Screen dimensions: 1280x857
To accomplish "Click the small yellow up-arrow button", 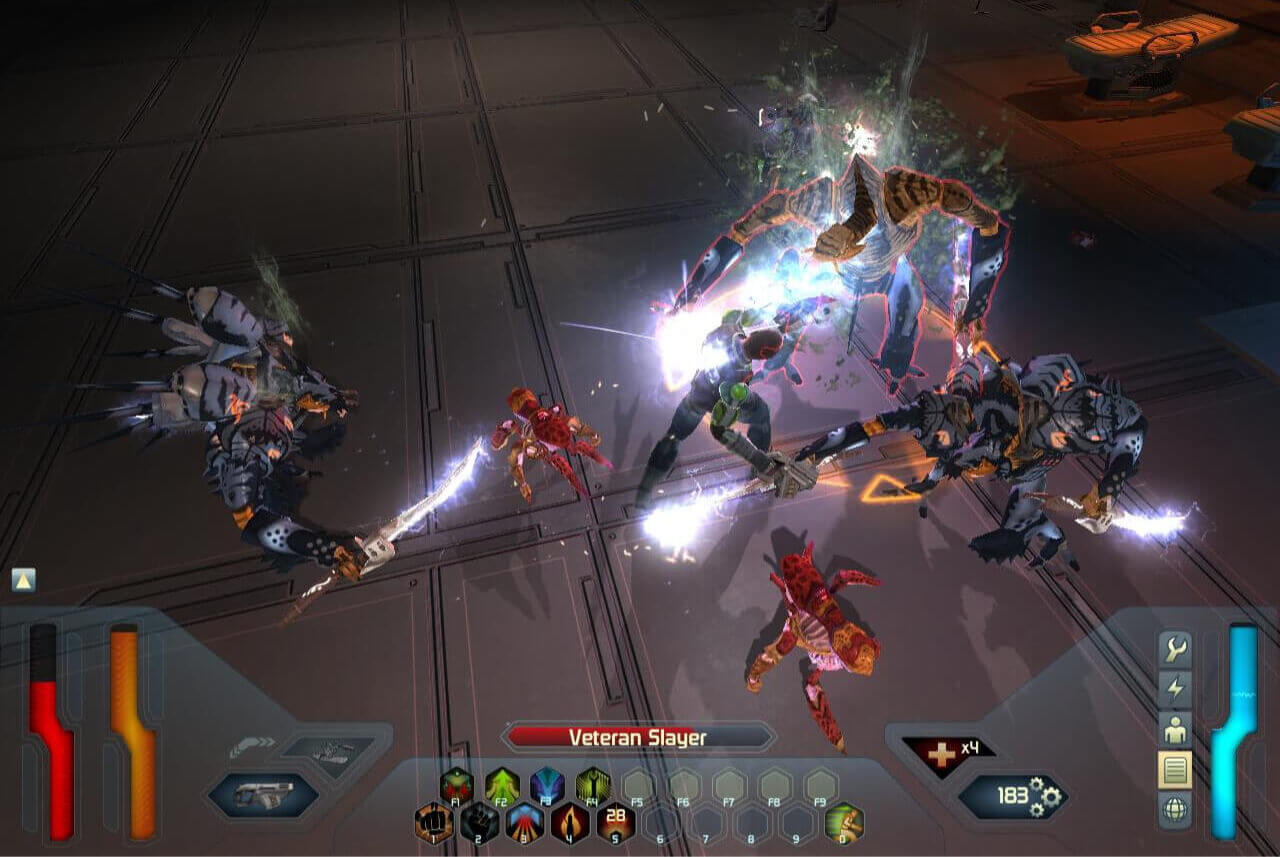I will (24, 580).
